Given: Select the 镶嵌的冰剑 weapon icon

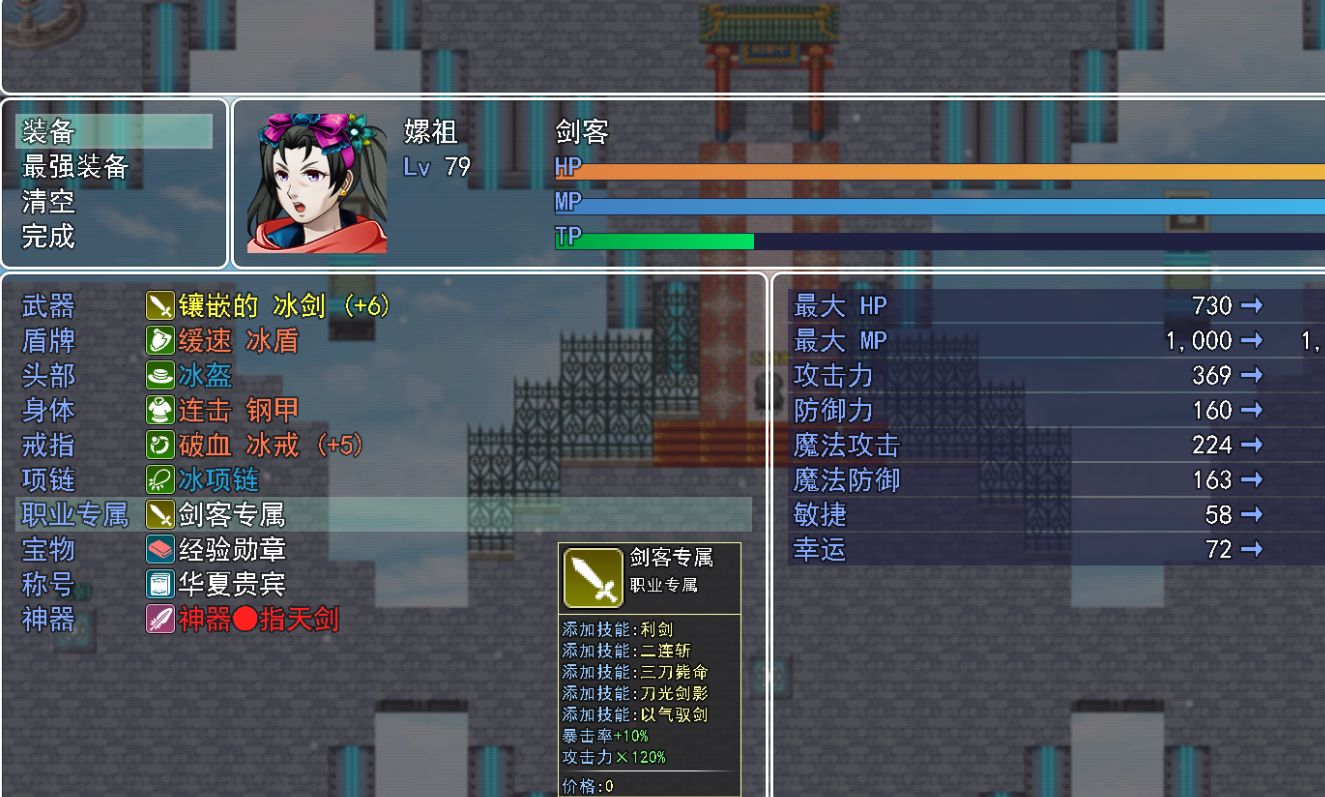Looking at the screenshot, I should pos(159,306).
